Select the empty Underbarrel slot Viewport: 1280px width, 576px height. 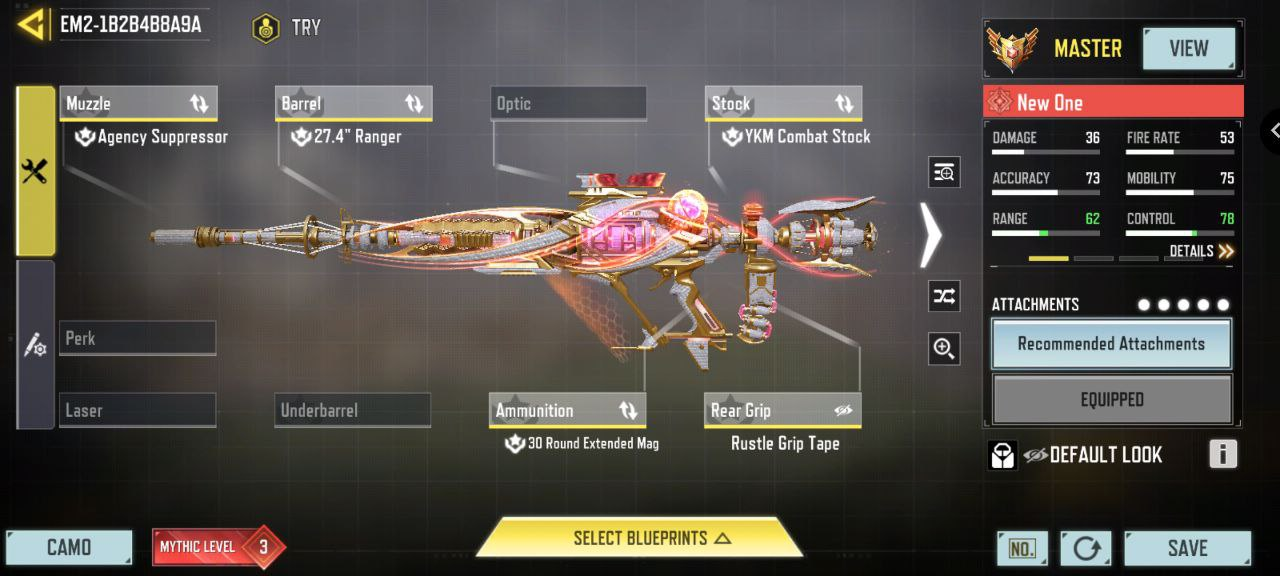tap(353, 410)
